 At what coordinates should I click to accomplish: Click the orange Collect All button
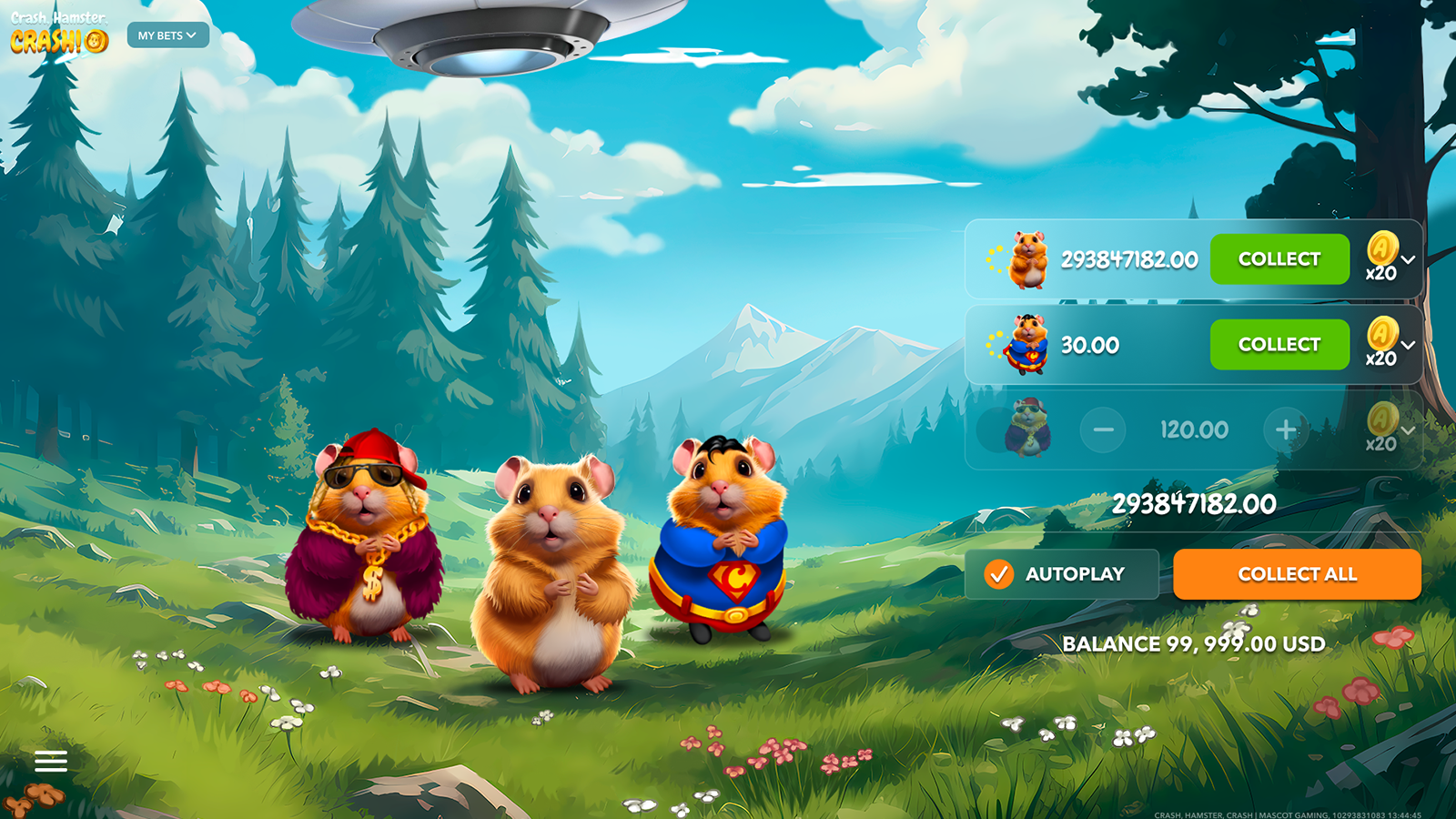[1297, 574]
